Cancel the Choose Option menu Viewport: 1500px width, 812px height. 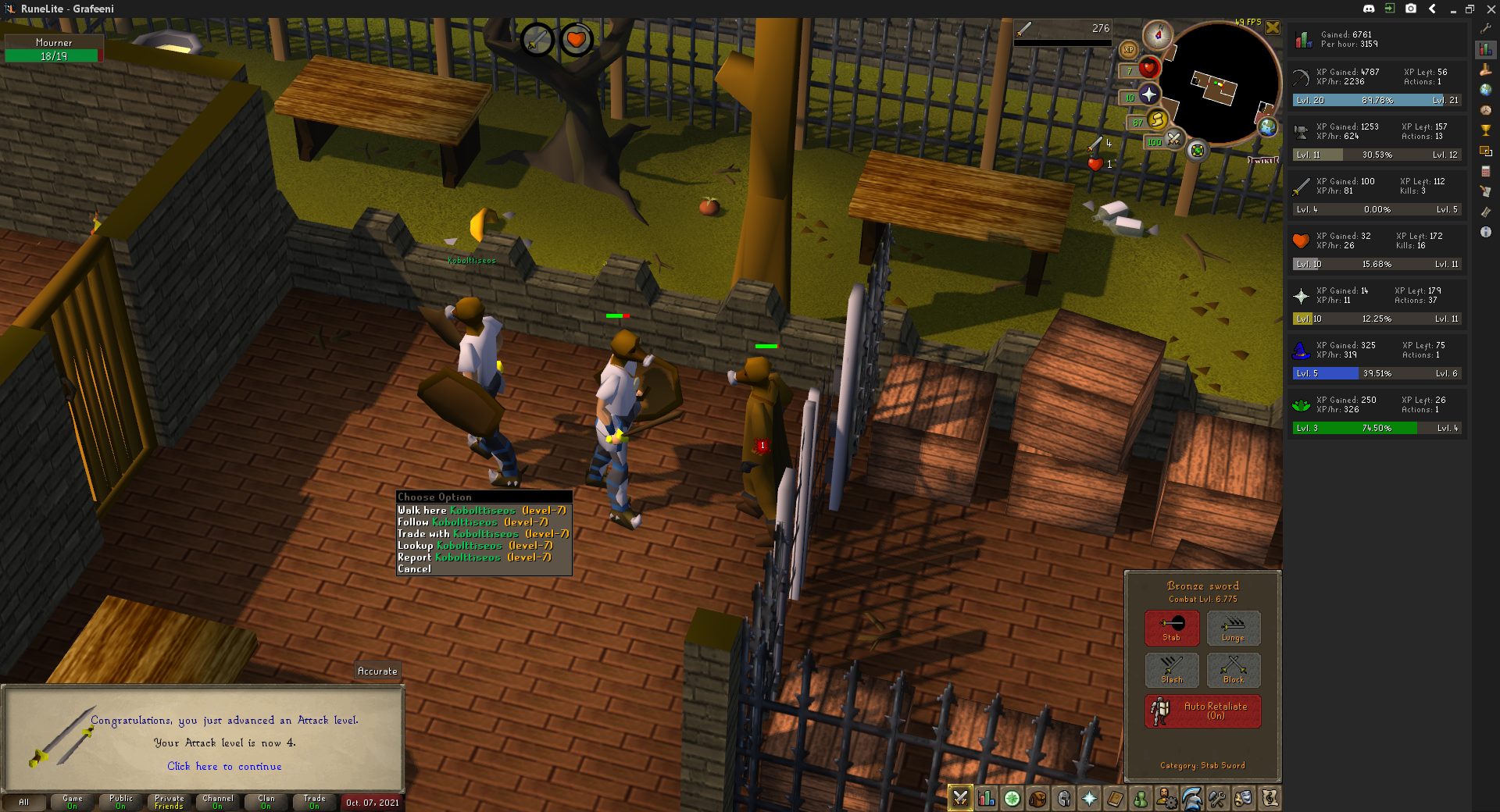[414, 569]
